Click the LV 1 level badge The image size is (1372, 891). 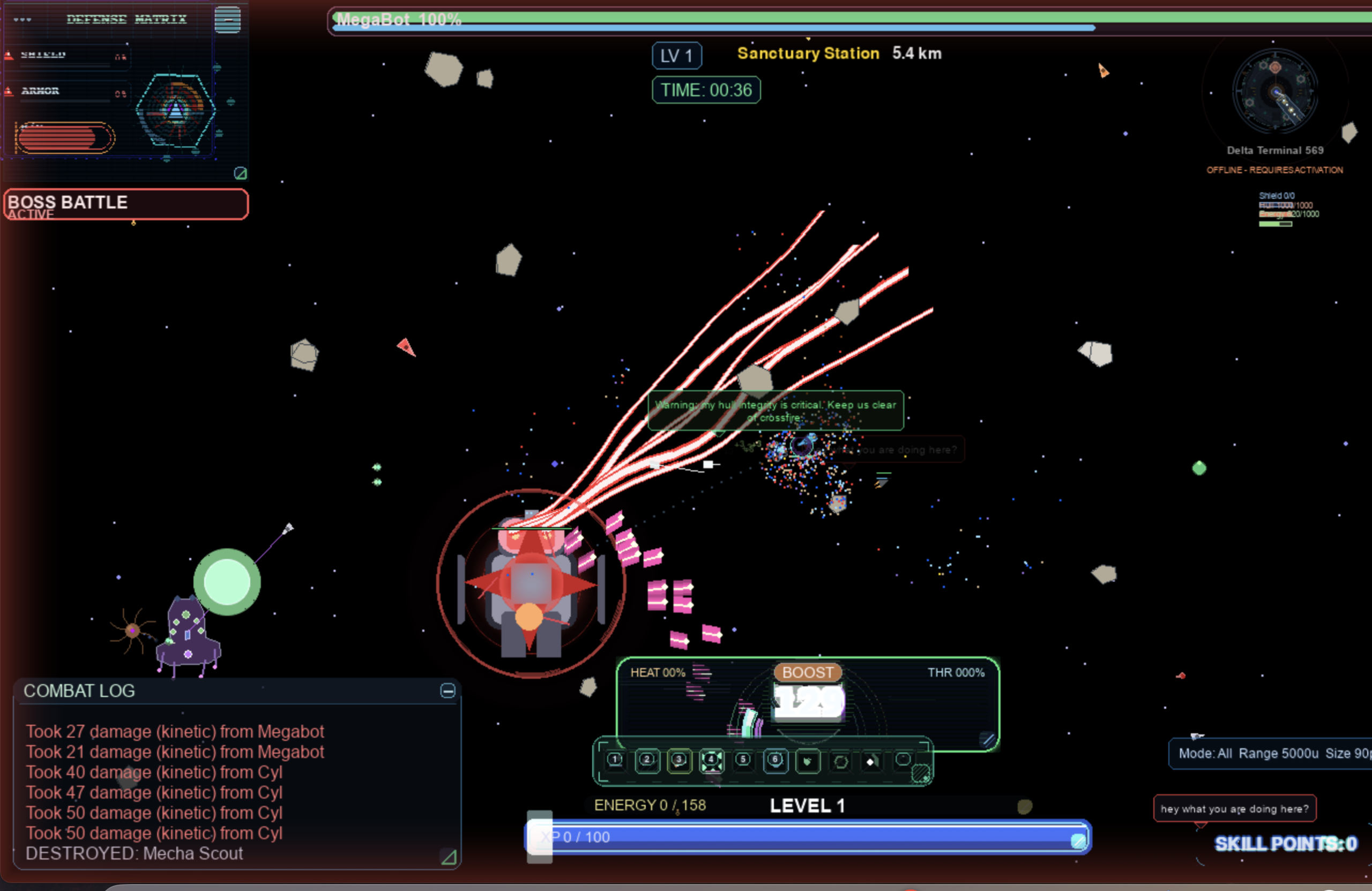point(677,56)
